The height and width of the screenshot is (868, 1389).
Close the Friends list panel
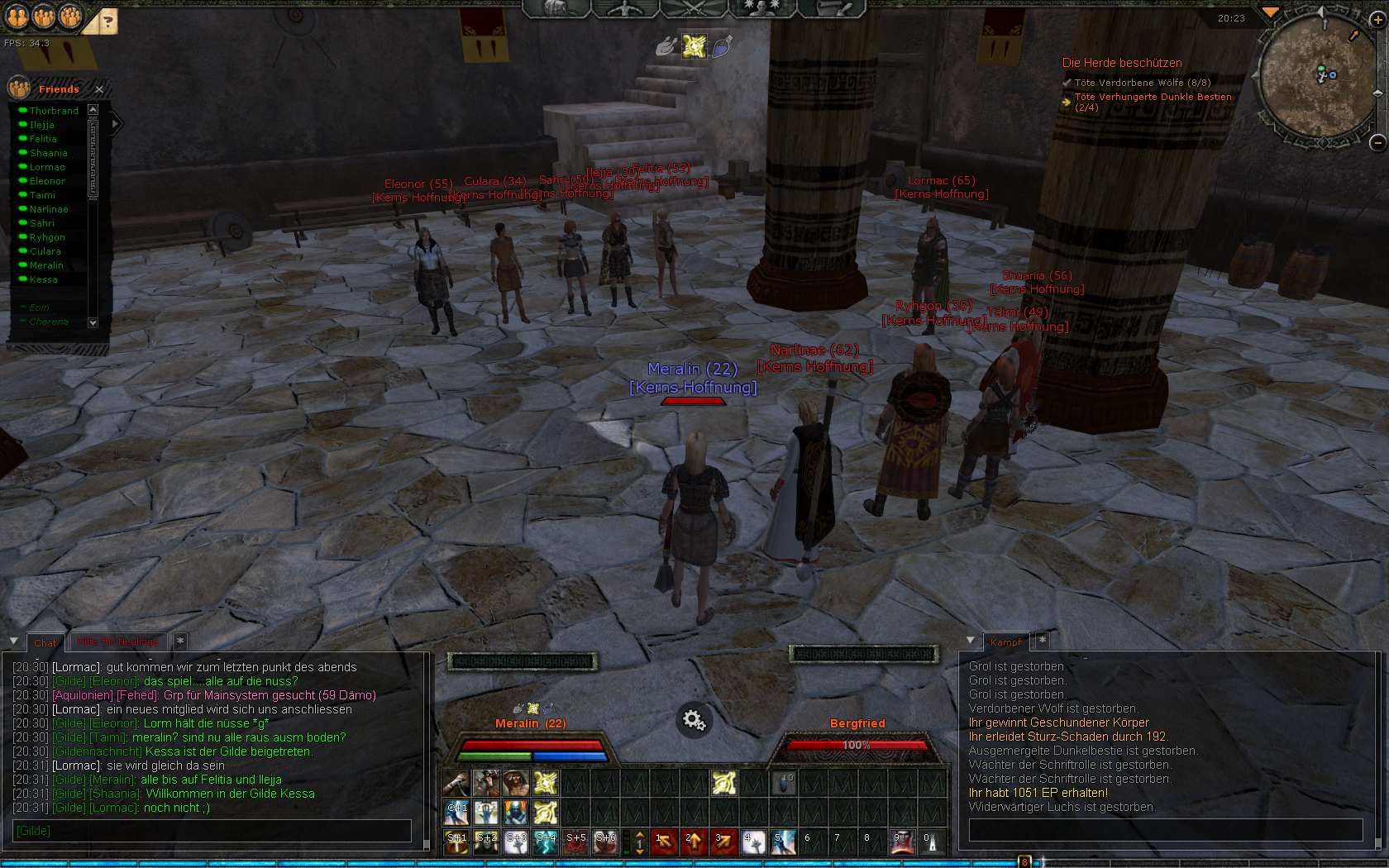[99, 89]
